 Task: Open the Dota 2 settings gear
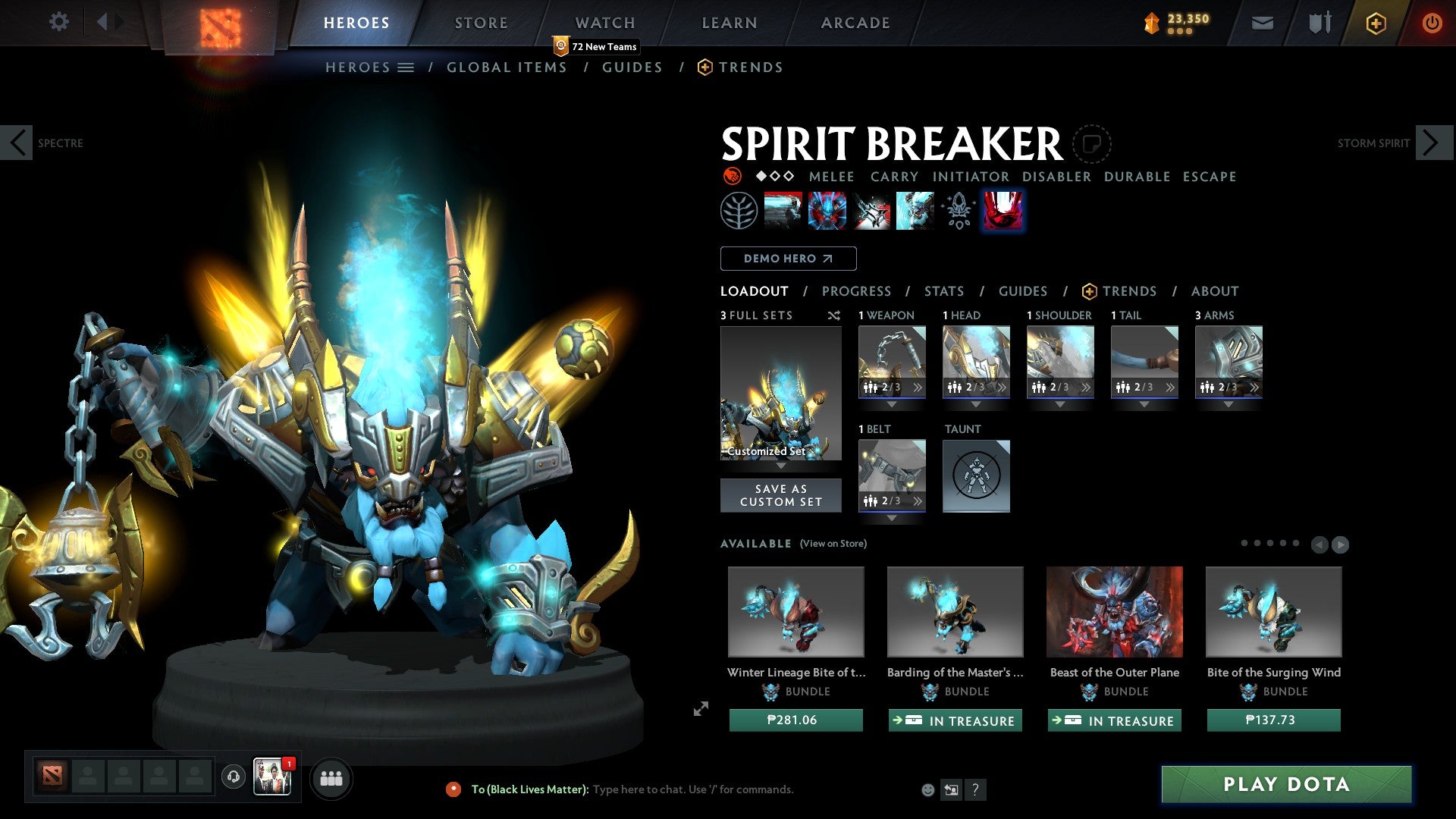58,22
